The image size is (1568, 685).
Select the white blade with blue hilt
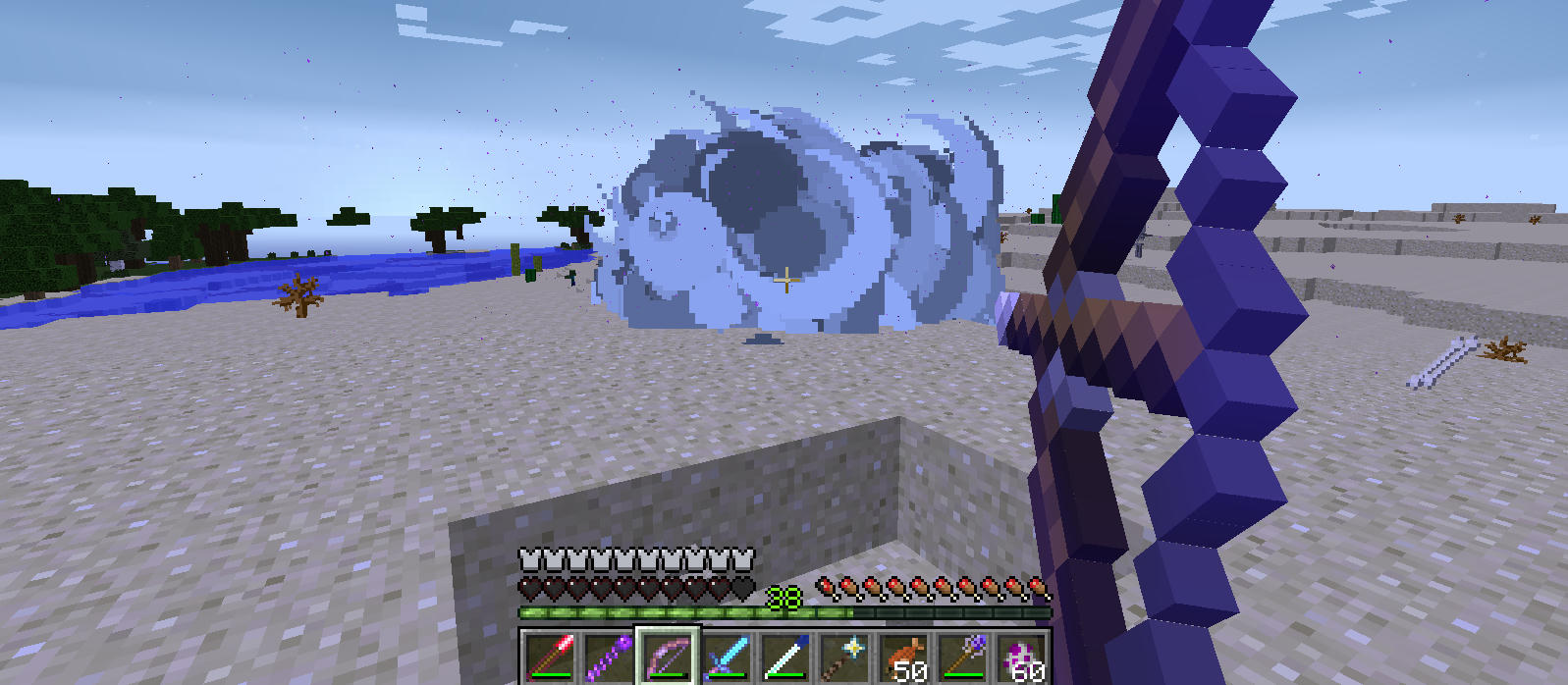pyautogui.click(x=785, y=657)
